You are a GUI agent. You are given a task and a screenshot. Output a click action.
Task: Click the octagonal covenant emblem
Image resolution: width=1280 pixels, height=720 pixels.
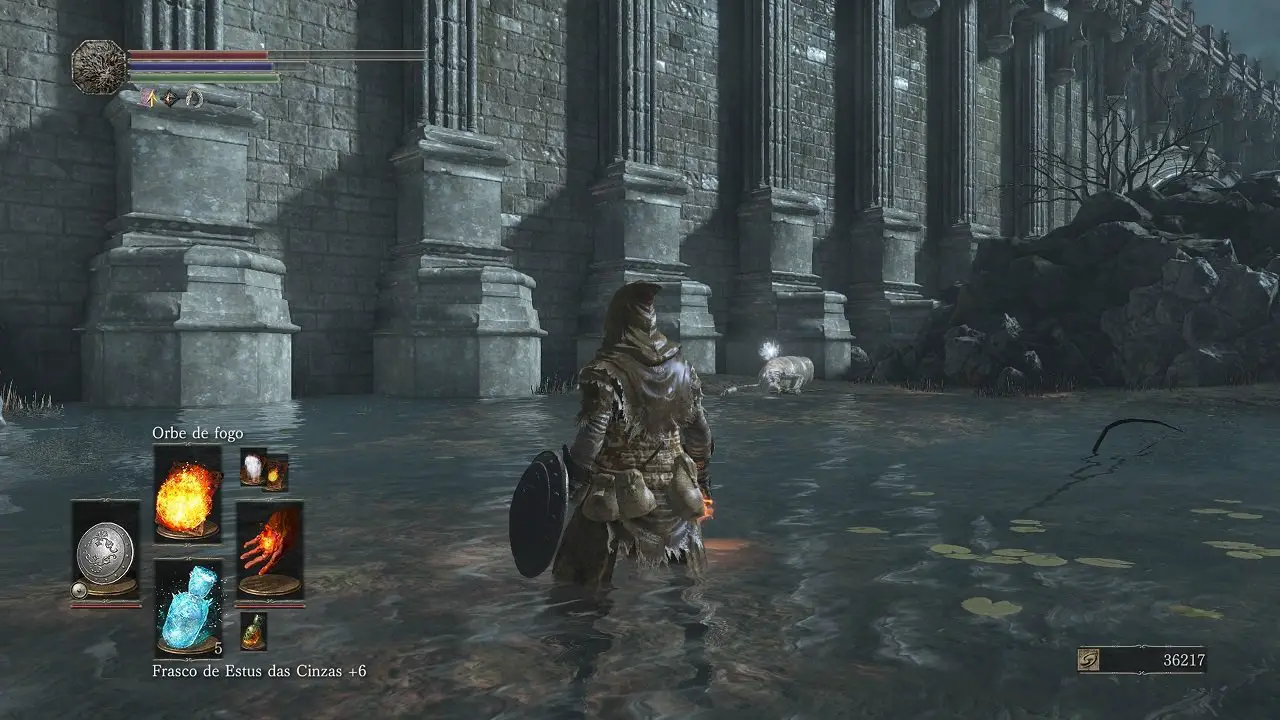coord(99,67)
